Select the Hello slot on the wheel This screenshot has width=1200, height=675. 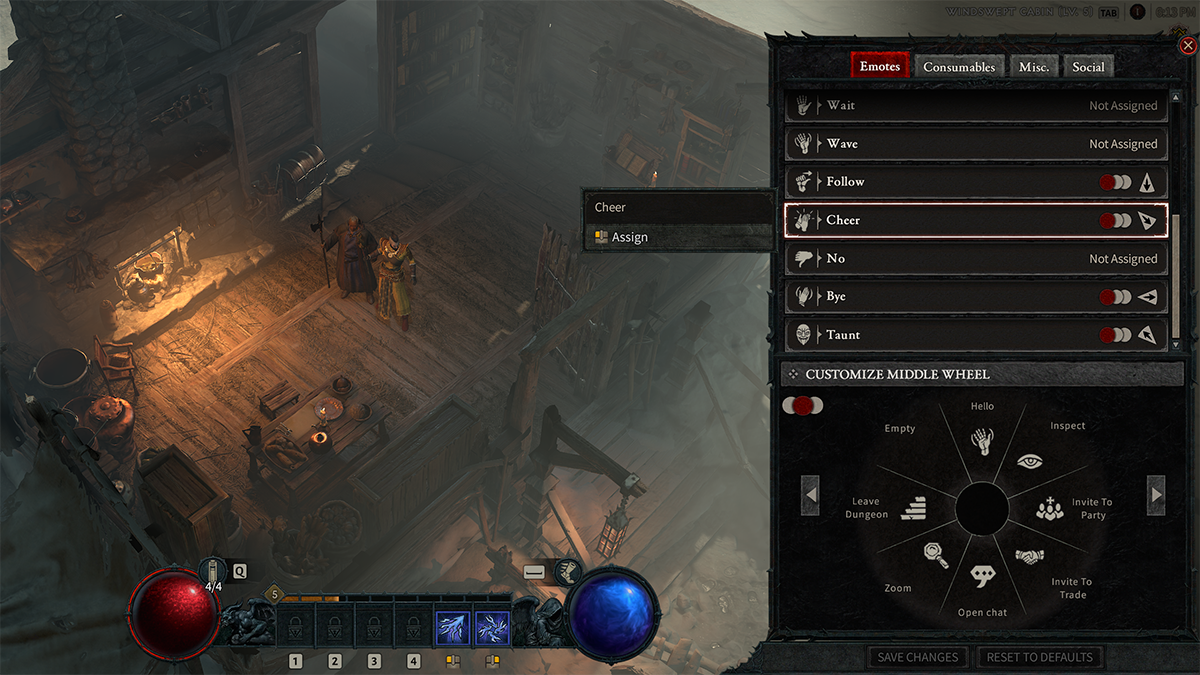[982, 440]
